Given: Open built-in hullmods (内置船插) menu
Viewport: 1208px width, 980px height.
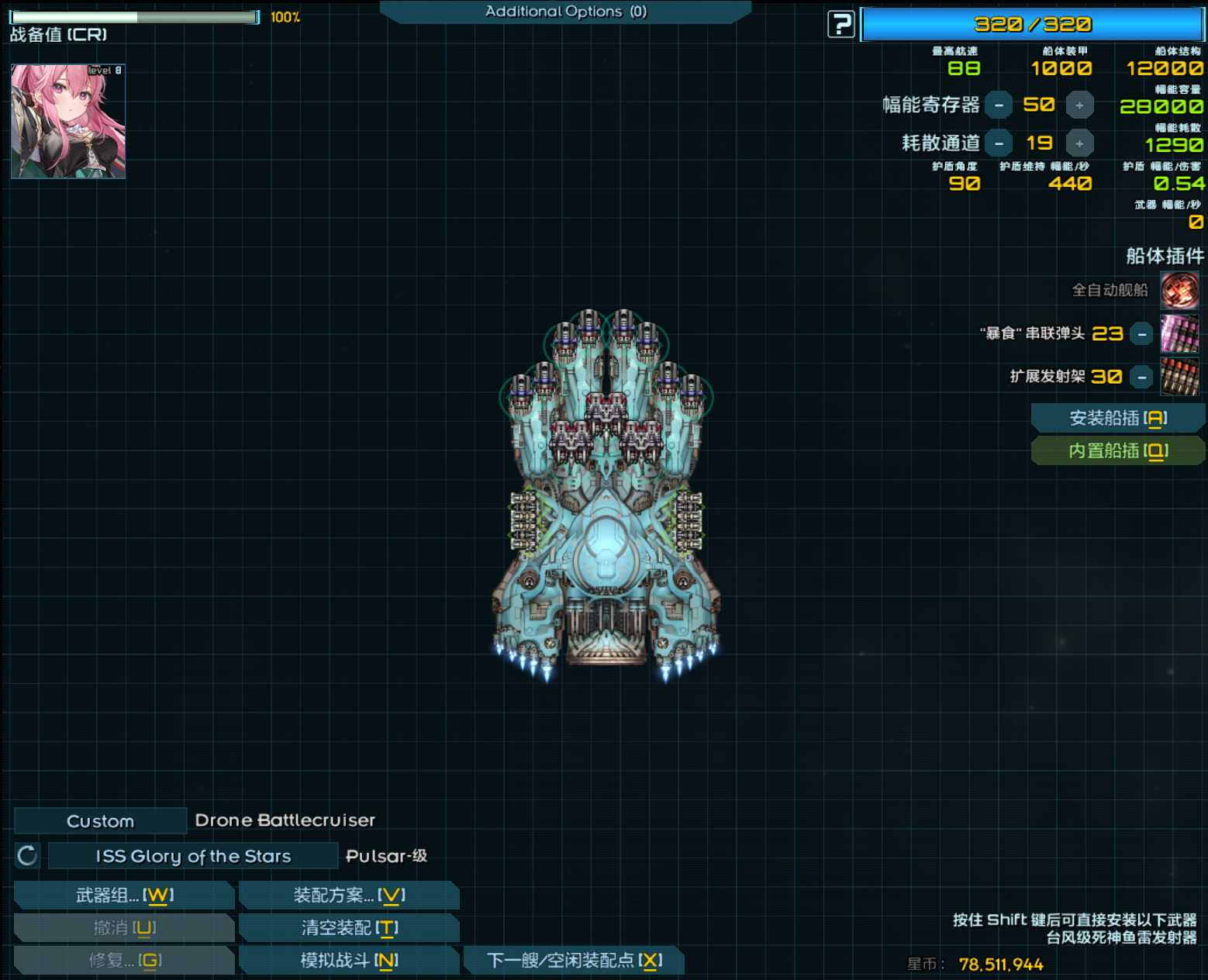Looking at the screenshot, I should (1117, 451).
